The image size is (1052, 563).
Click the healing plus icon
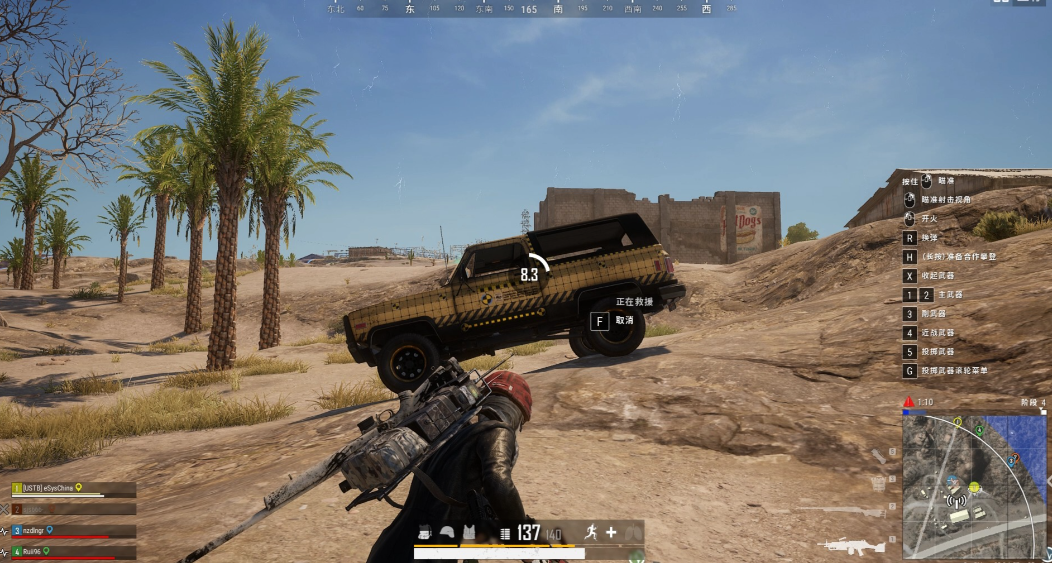pos(611,533)
